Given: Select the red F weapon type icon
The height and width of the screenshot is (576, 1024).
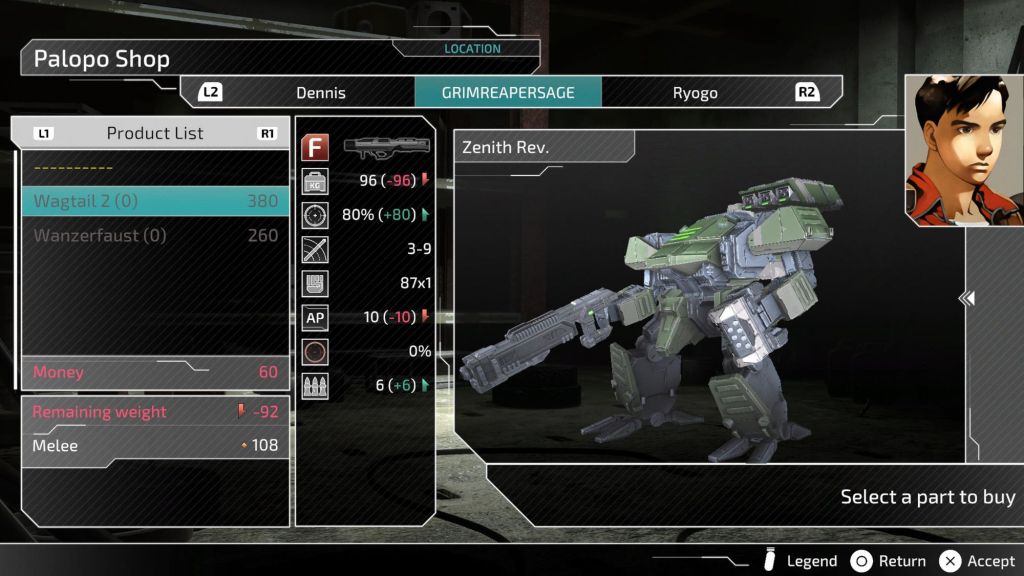Looking at the screenshot, I should tap(316, 148).
